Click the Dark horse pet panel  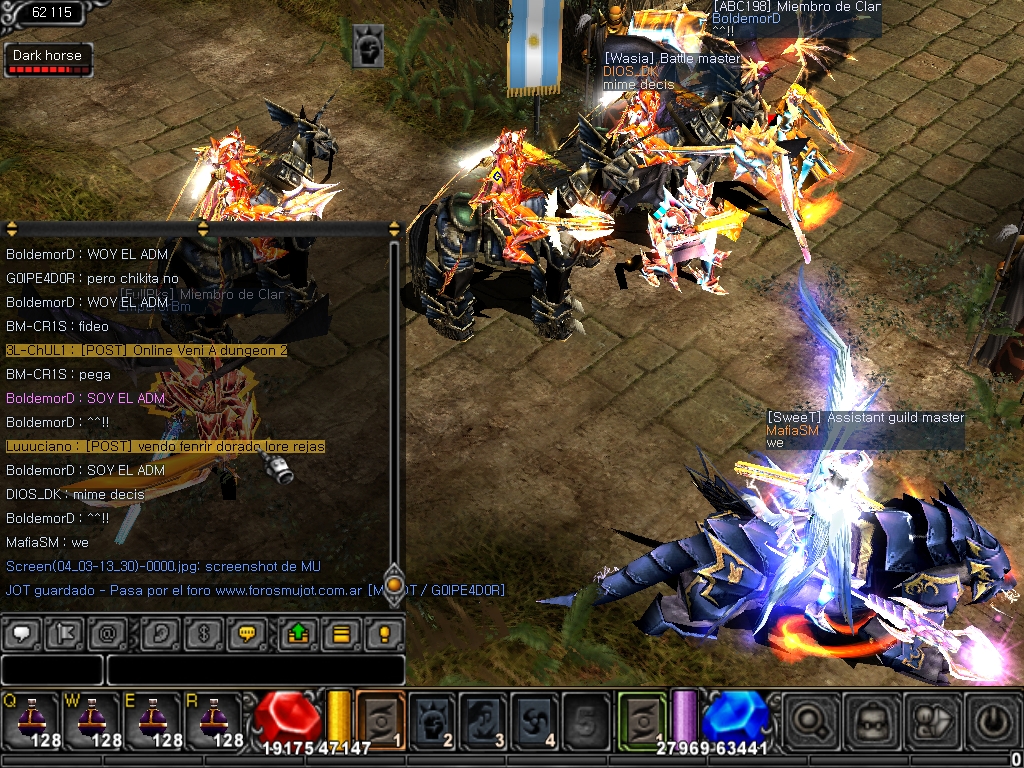point(48,60)
